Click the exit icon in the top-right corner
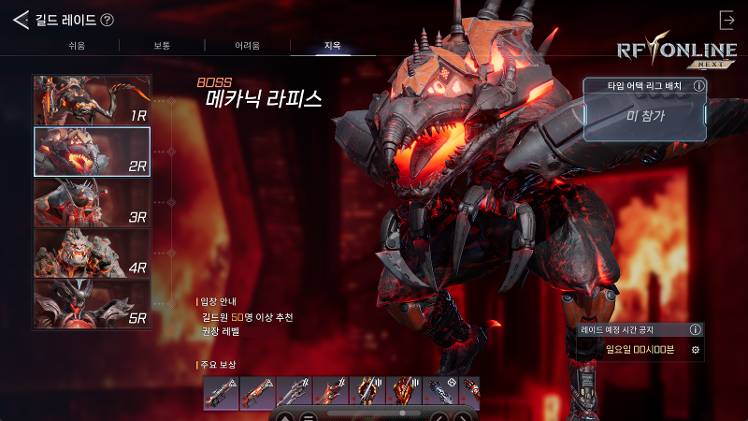The image size is (748, 421). (x=727, y=20)
